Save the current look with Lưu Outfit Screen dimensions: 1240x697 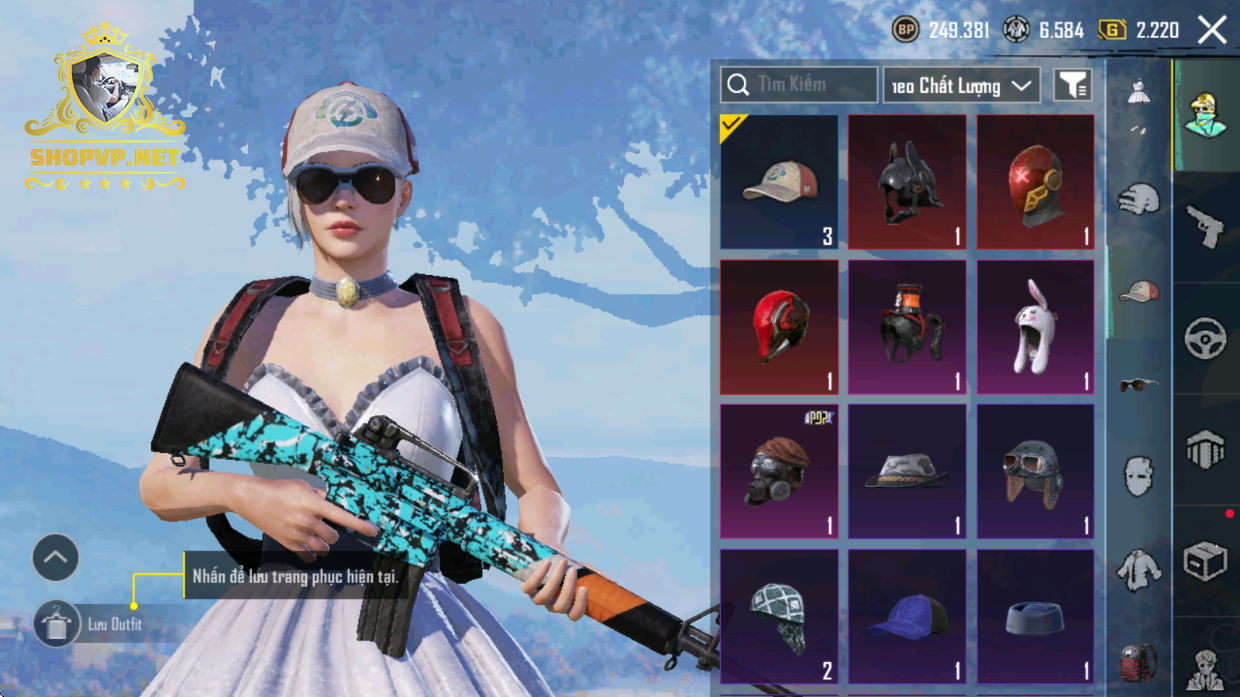point(57,624)
